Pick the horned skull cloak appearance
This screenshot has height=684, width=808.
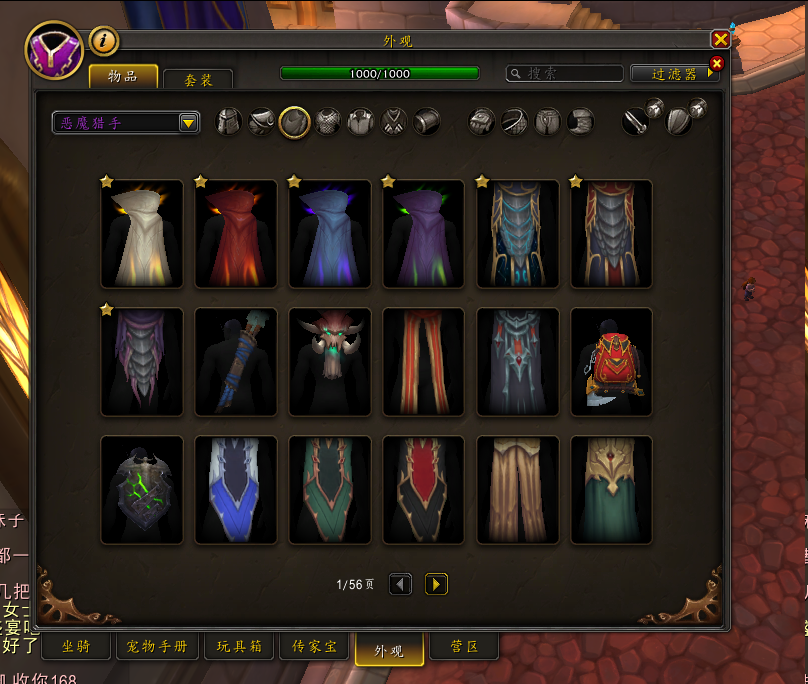coord(329,361)
